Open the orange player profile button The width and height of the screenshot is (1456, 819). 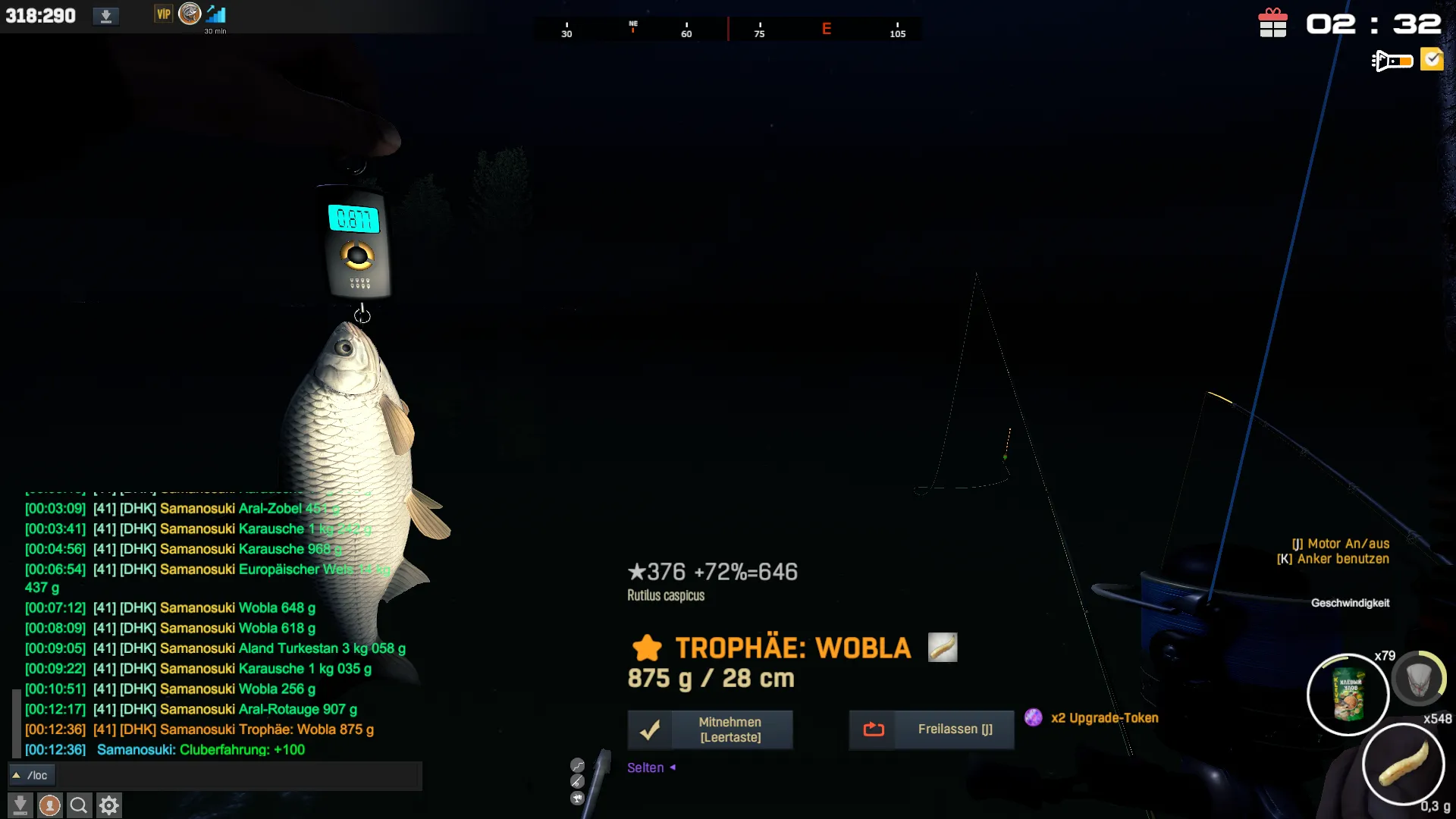coord(50,805)
